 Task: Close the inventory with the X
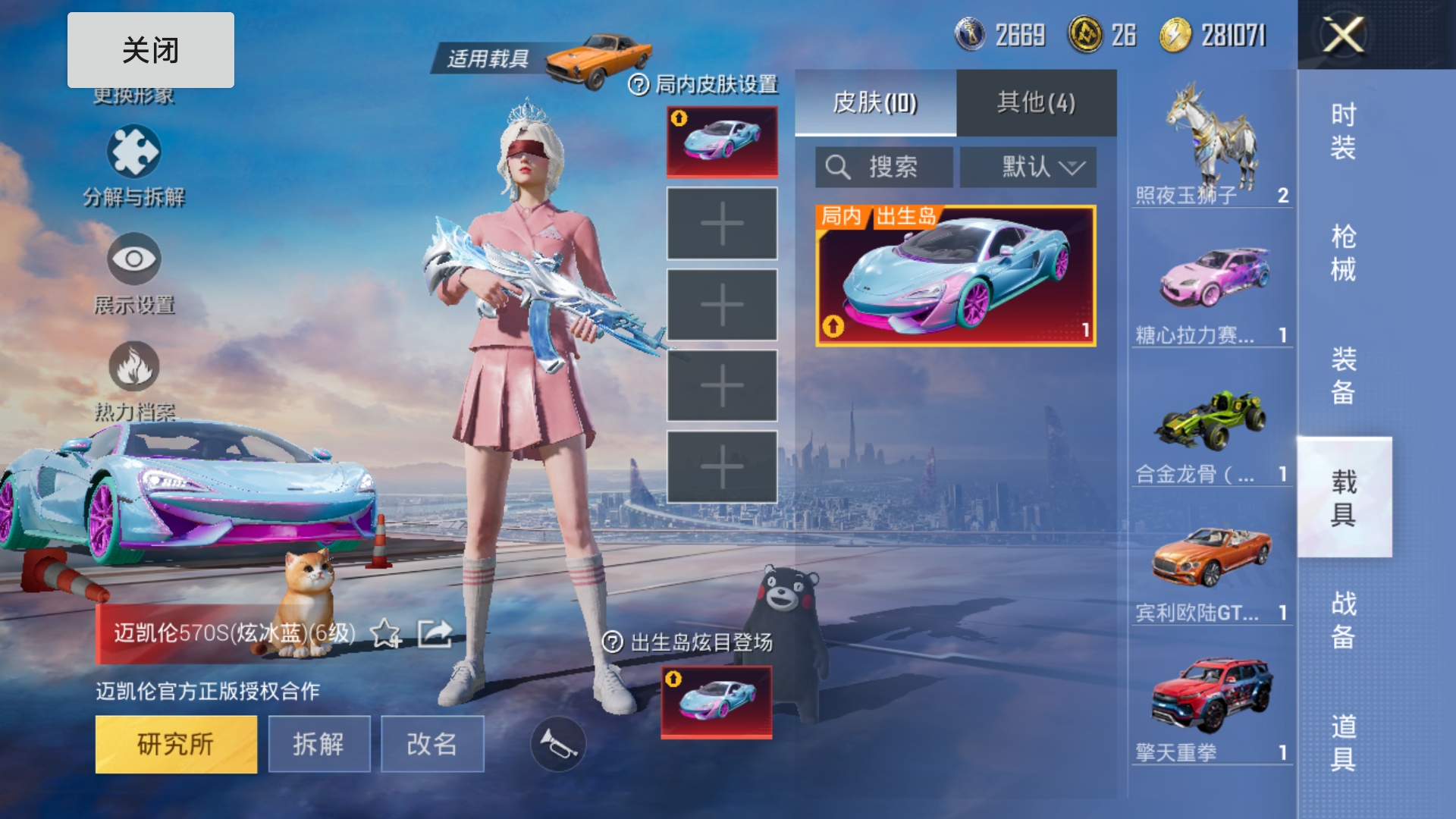pyautogui.click(x=1343, y=35)
